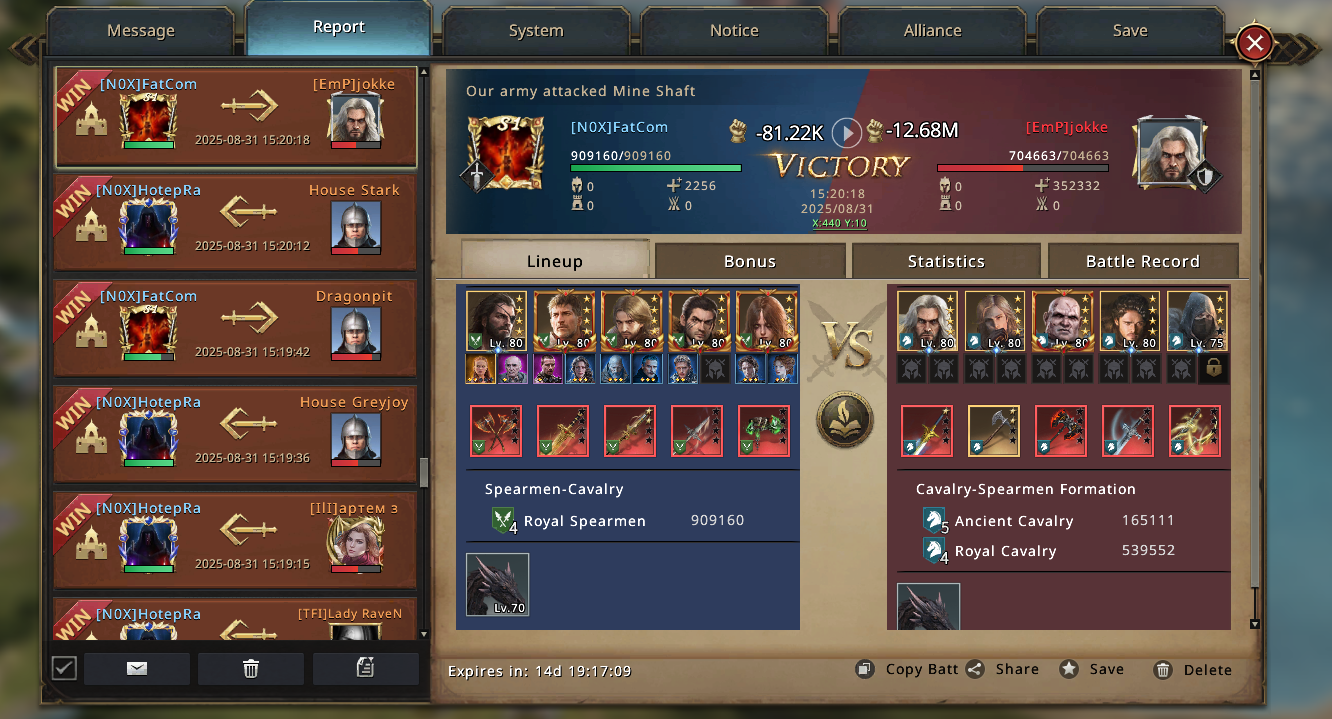Toggle the select-all reports checkbox
Viewport: 1332px width, 719px height.
tap(64, 668)
